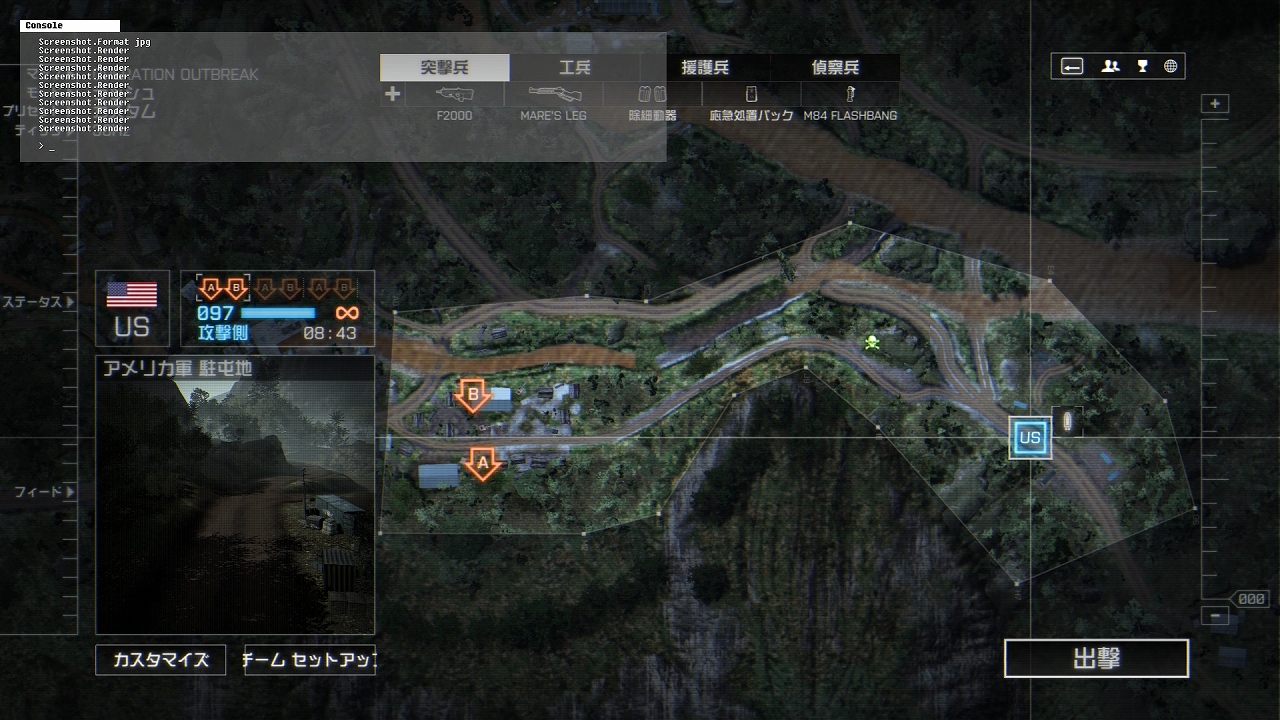1280x720 pixels.
Task: Switch to the 偵察兵 recon class
Action: click(x=835, y=68)
